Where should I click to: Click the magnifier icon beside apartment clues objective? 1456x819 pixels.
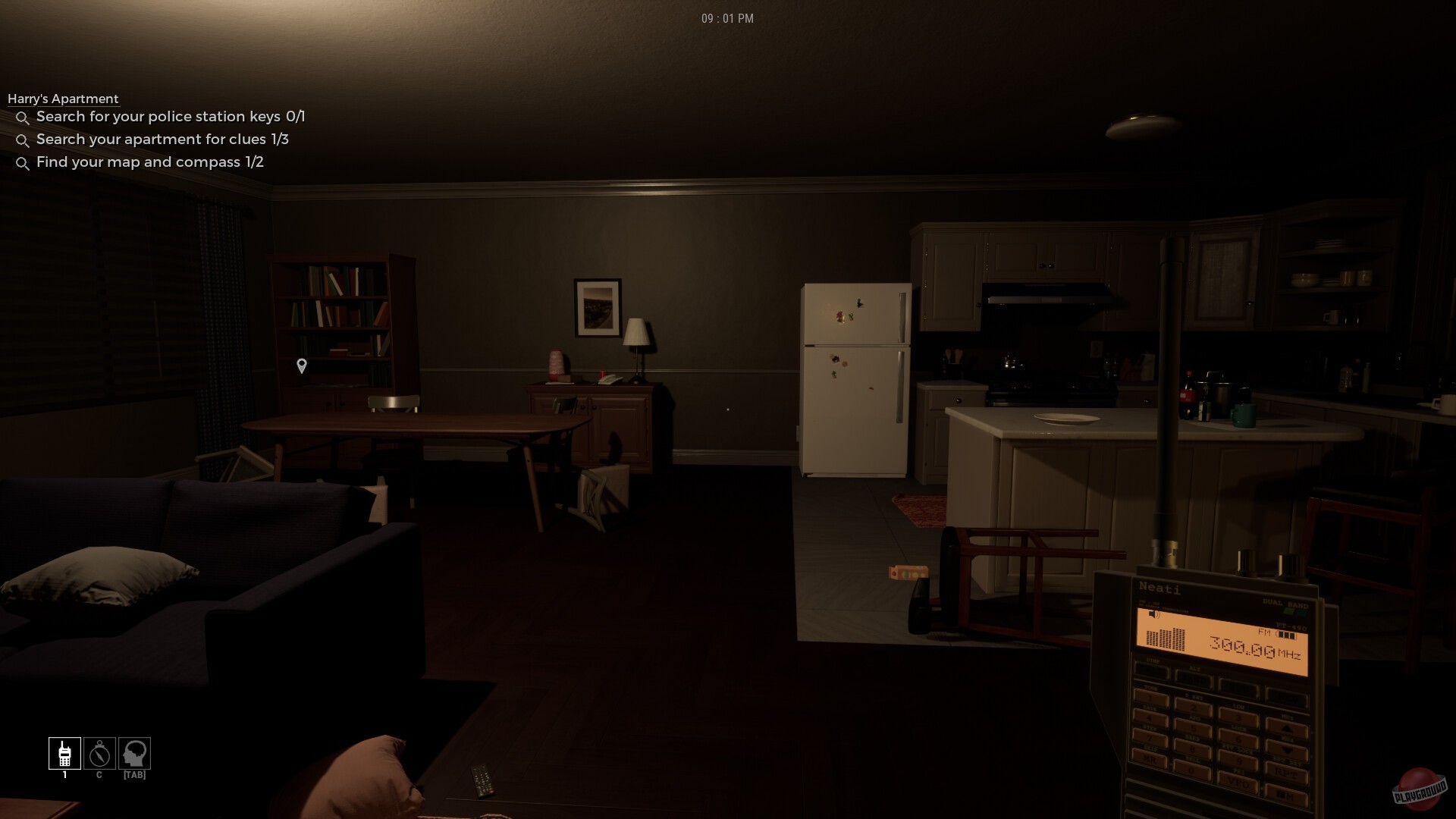(x=23, y=140)
